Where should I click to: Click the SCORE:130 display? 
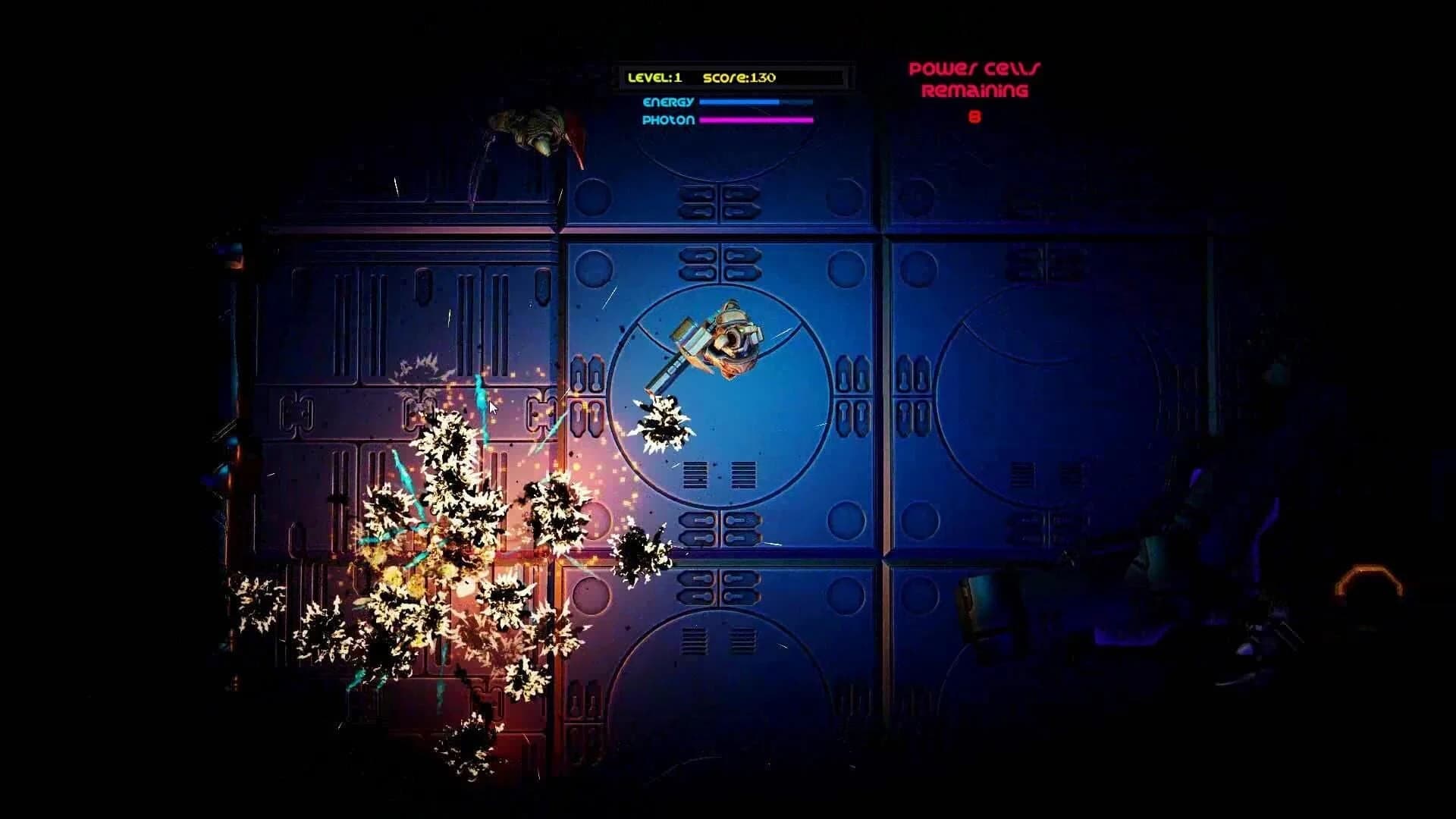click(739, 77)
